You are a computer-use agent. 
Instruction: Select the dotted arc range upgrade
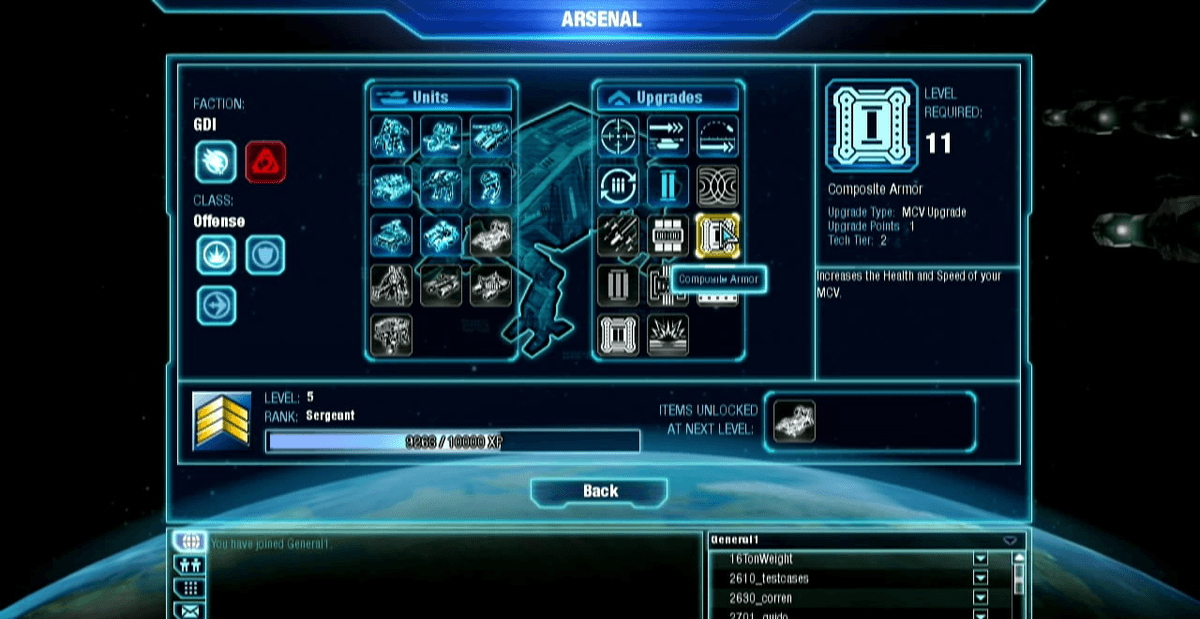[x=717, y=137]
